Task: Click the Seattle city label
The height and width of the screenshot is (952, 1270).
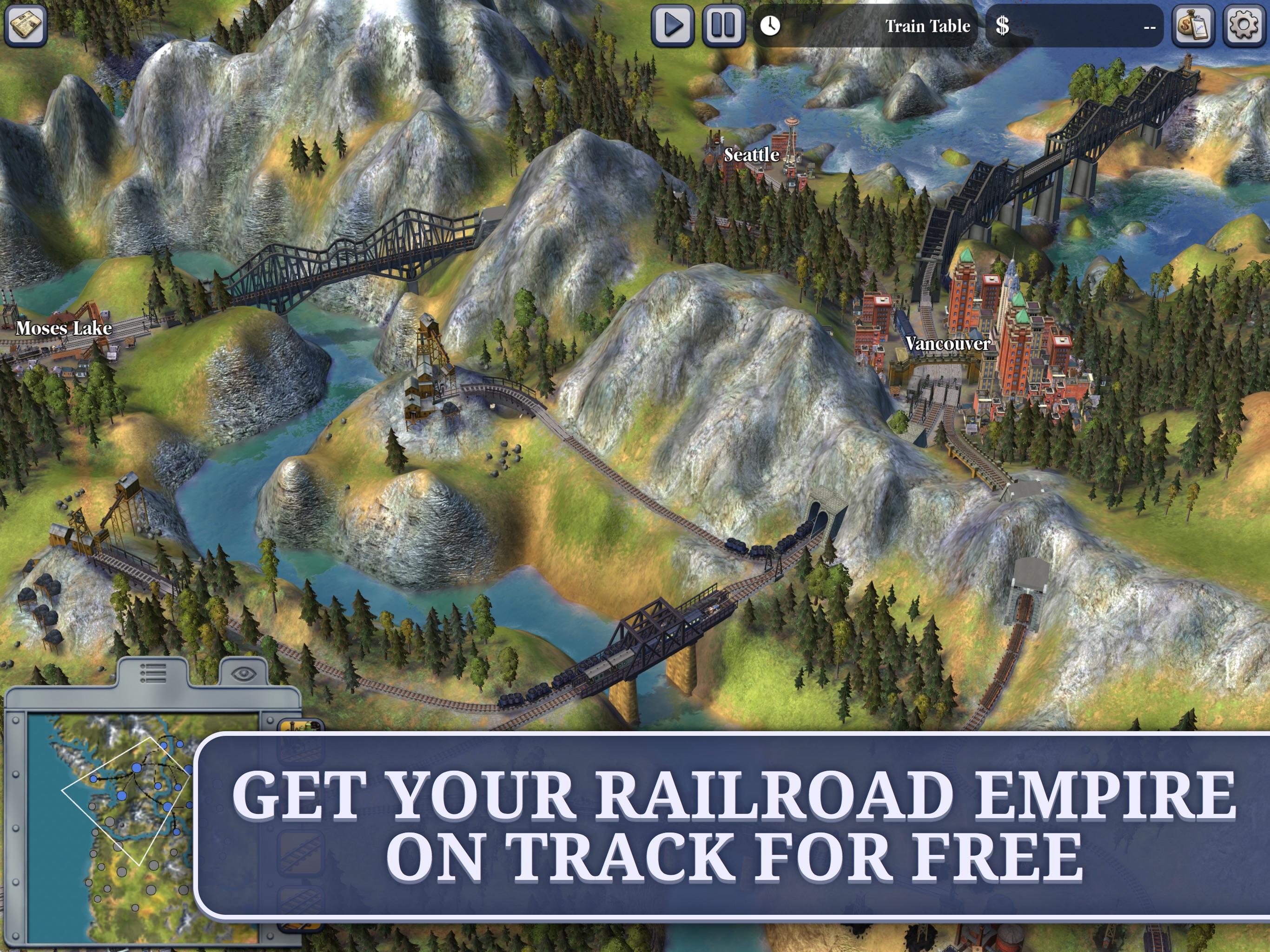Action: point(752,155)
